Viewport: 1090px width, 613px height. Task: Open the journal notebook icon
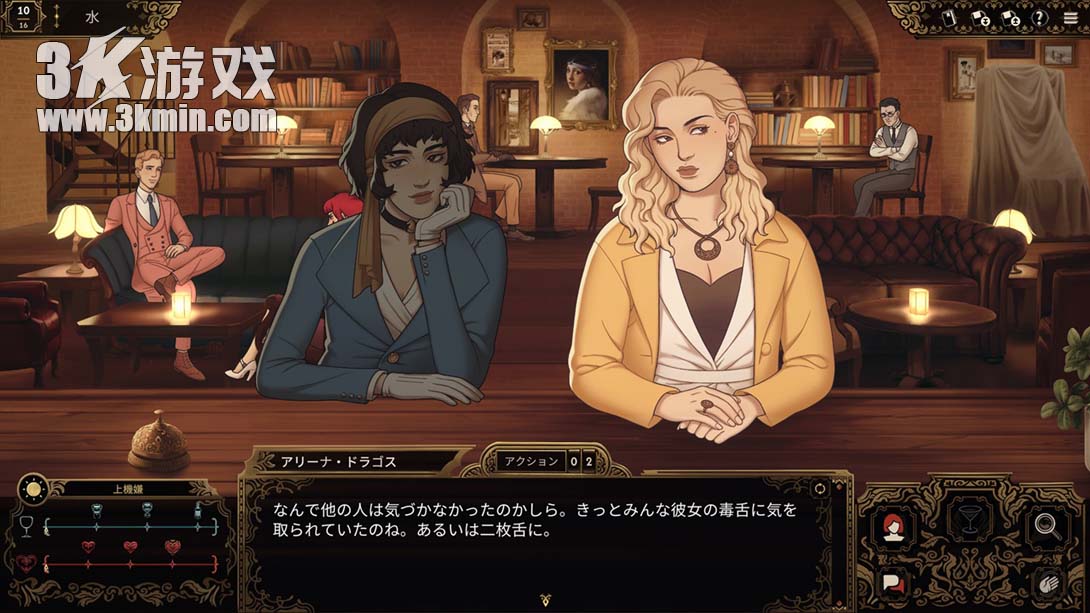coord(950,17)
